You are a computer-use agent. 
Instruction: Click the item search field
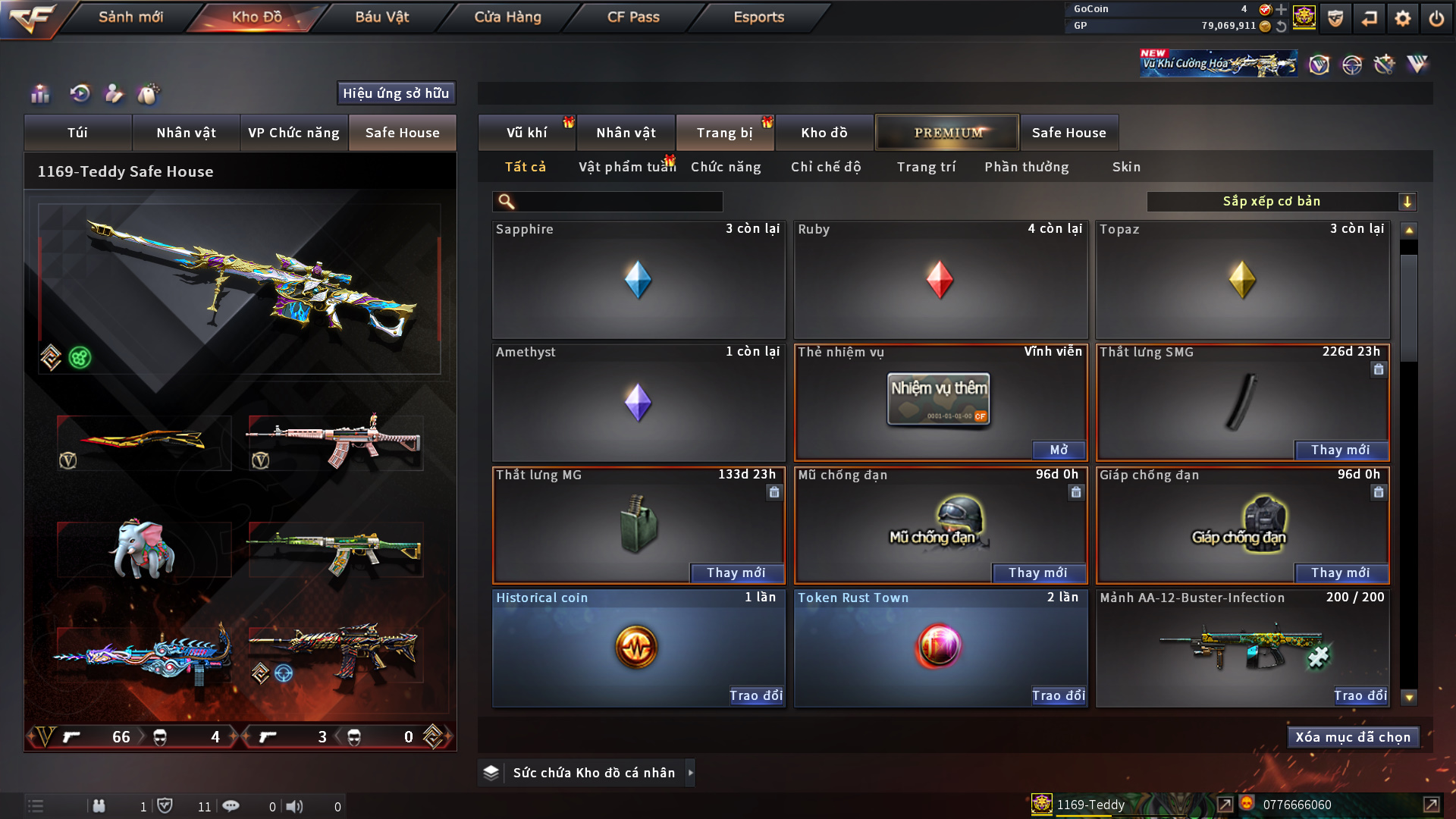[x=618, y=202]
